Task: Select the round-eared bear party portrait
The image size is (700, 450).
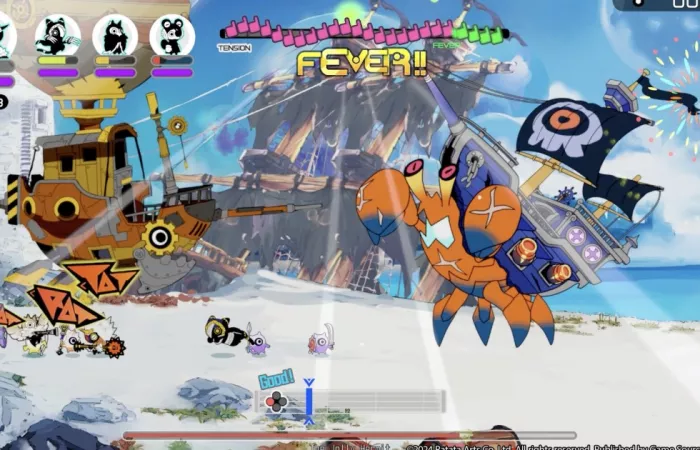Action: tap(172, 35)
